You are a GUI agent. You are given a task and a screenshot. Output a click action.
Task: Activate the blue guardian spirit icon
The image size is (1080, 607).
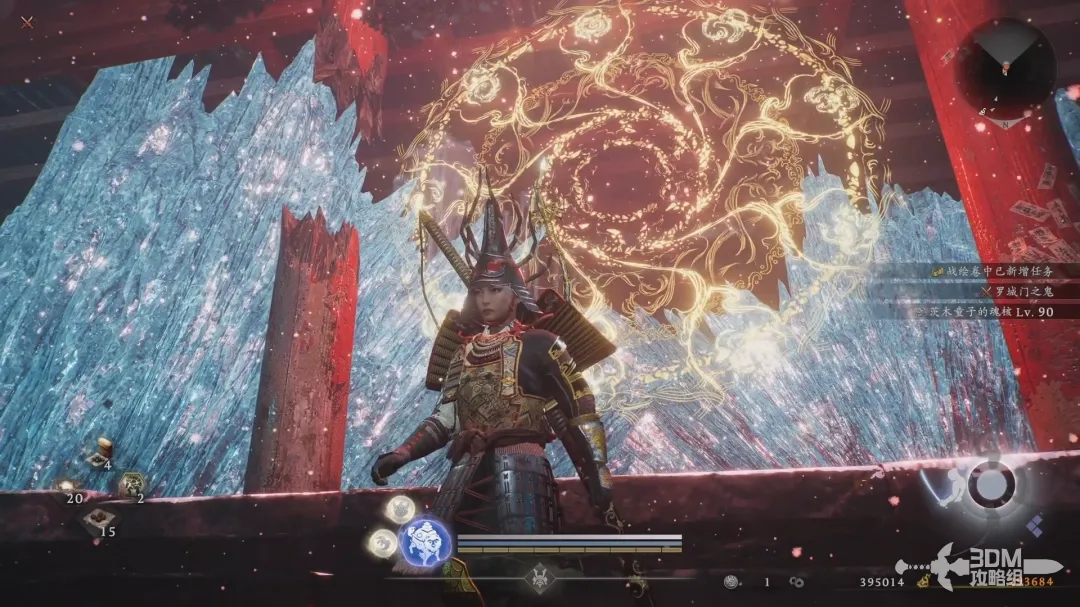click(424, 541)
